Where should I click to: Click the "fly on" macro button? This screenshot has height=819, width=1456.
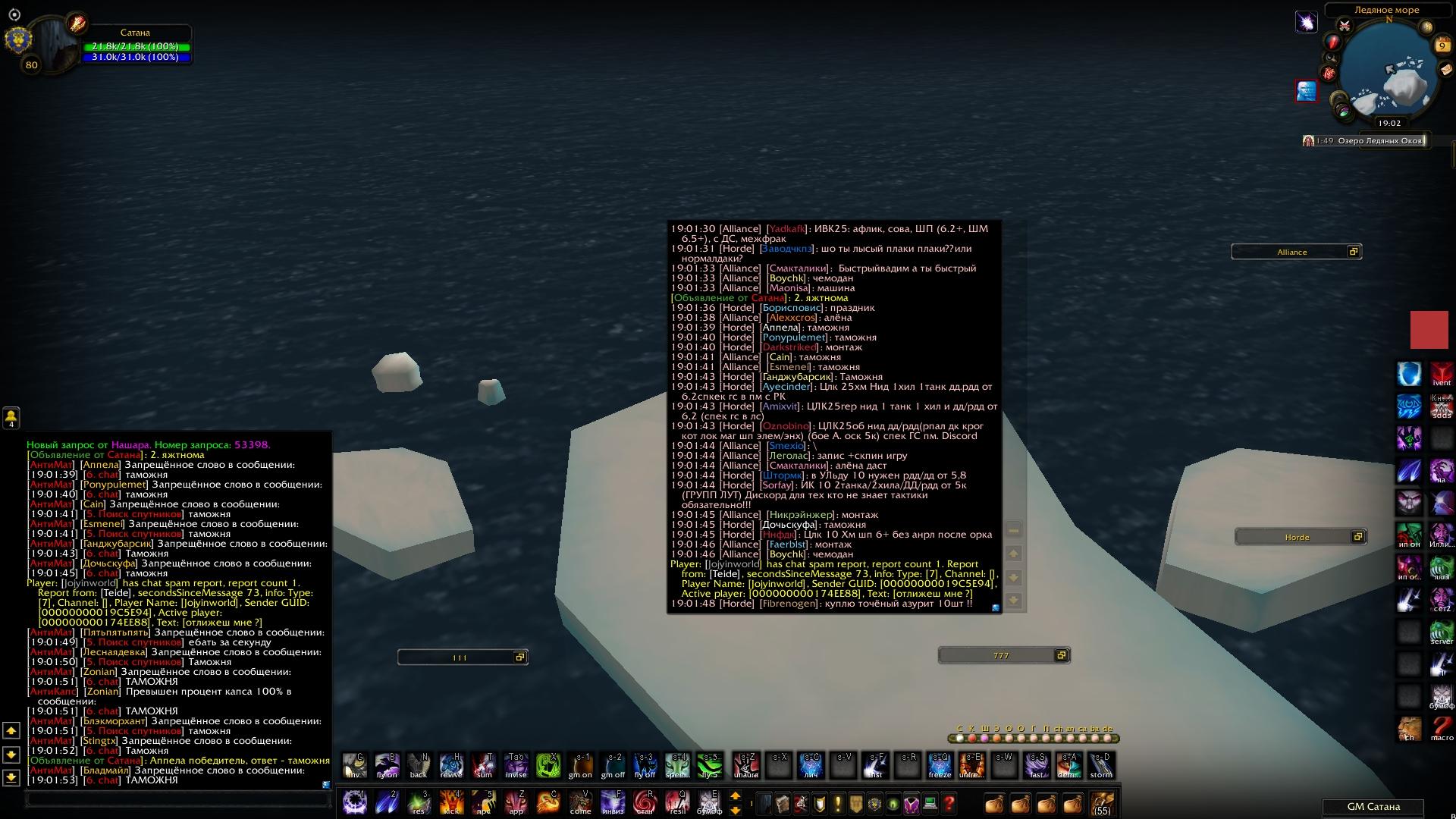click(x=387, y=765)
